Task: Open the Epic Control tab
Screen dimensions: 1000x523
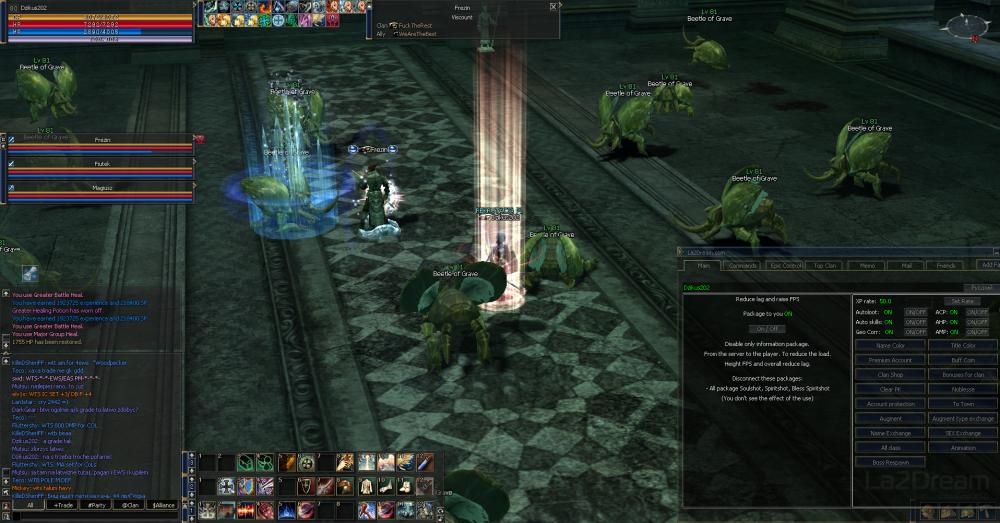Action: point(786,266)
